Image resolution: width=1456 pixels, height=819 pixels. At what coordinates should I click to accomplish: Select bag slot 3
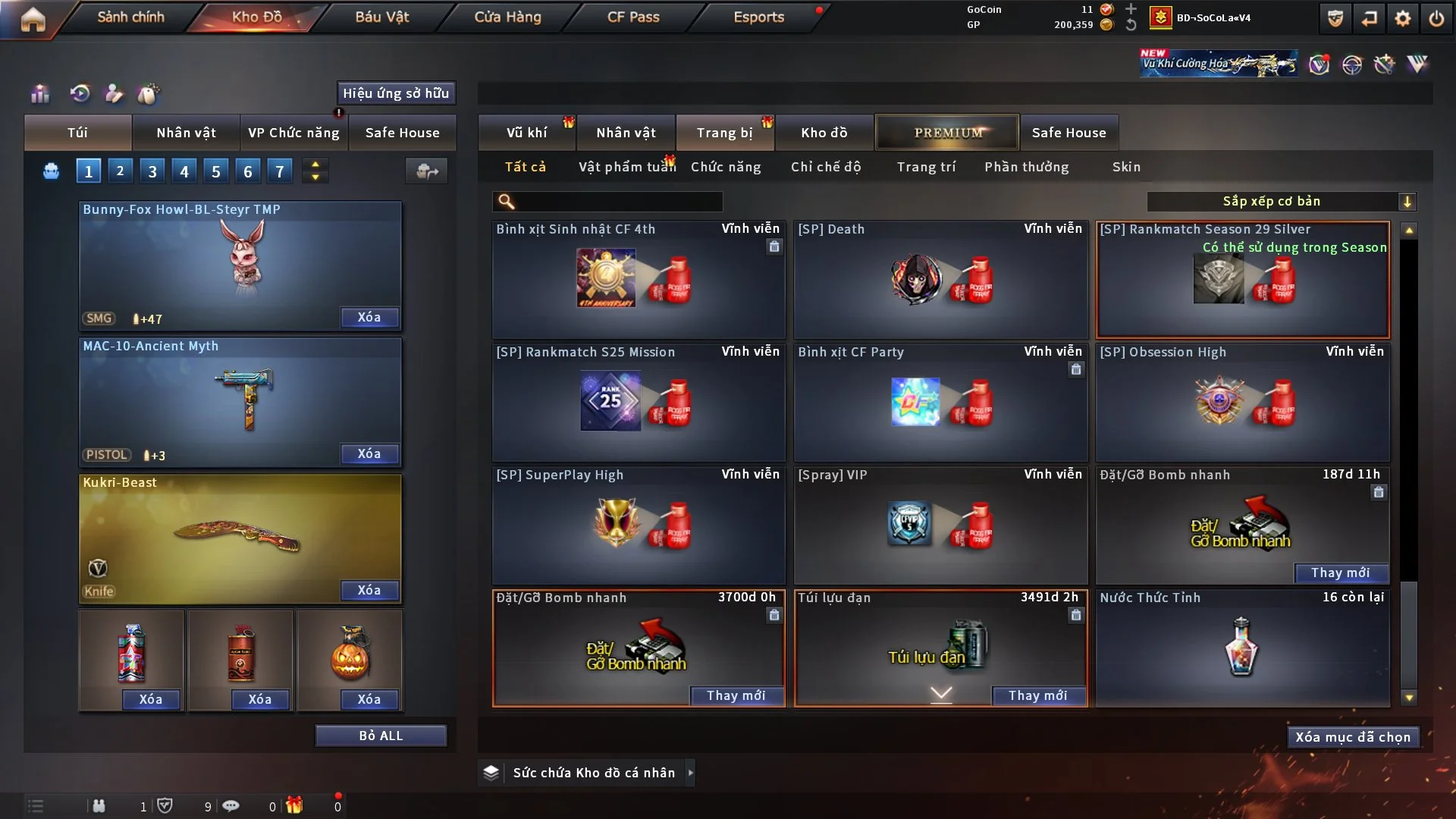(x=152, y=171)
